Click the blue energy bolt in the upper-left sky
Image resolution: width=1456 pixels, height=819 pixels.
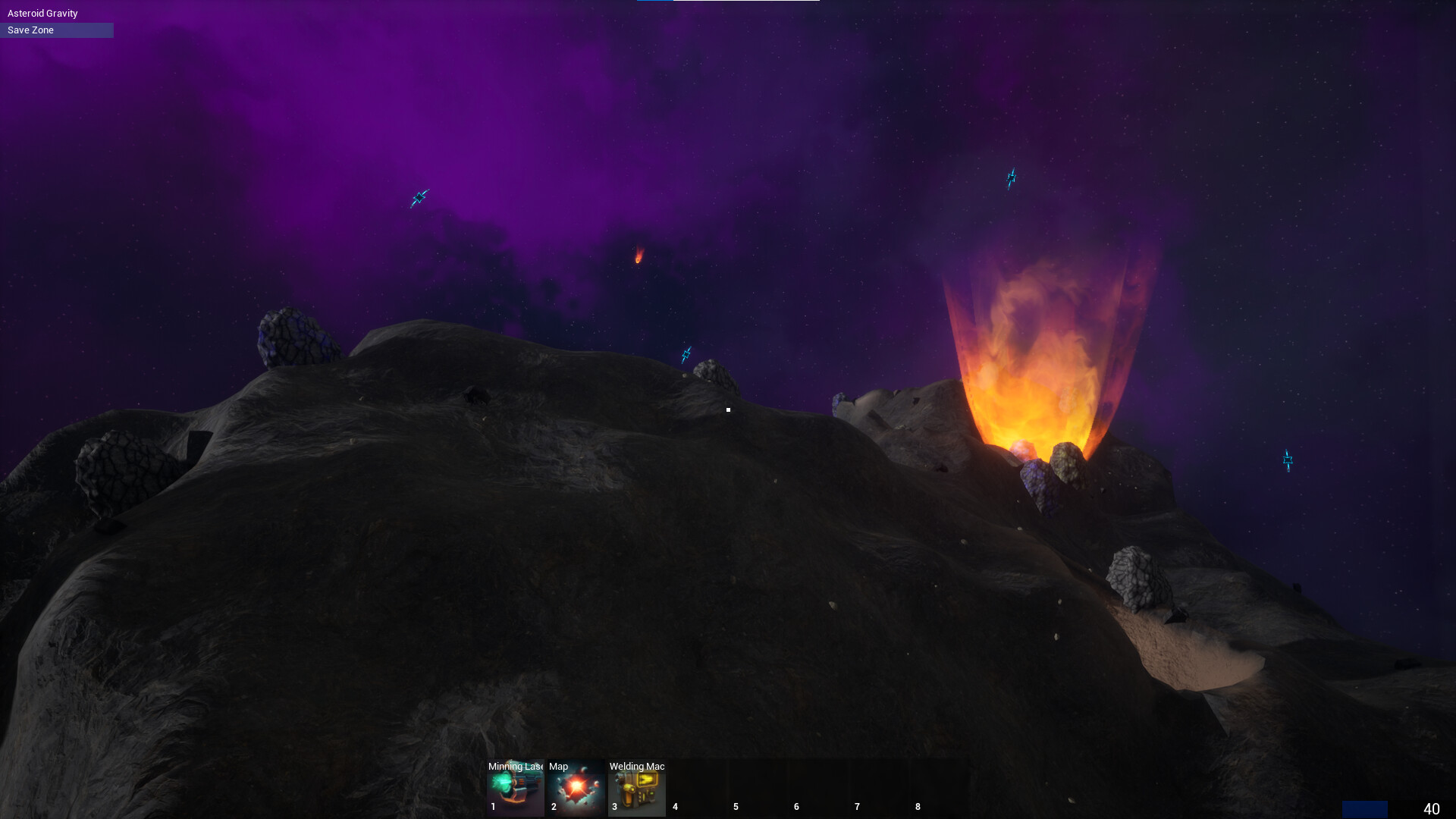(x=418, y=198)
